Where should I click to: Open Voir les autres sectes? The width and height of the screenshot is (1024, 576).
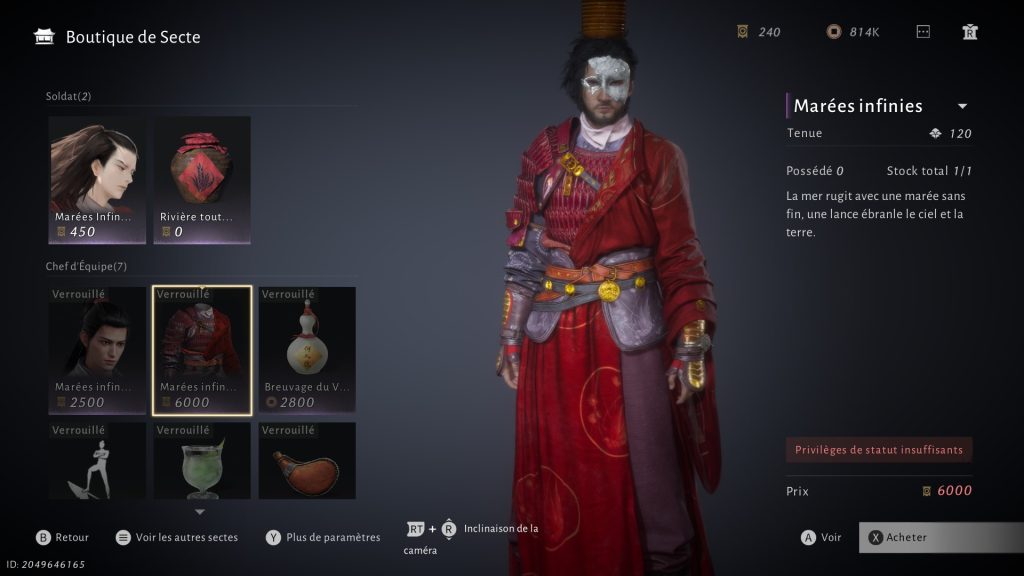coord(177,537)
